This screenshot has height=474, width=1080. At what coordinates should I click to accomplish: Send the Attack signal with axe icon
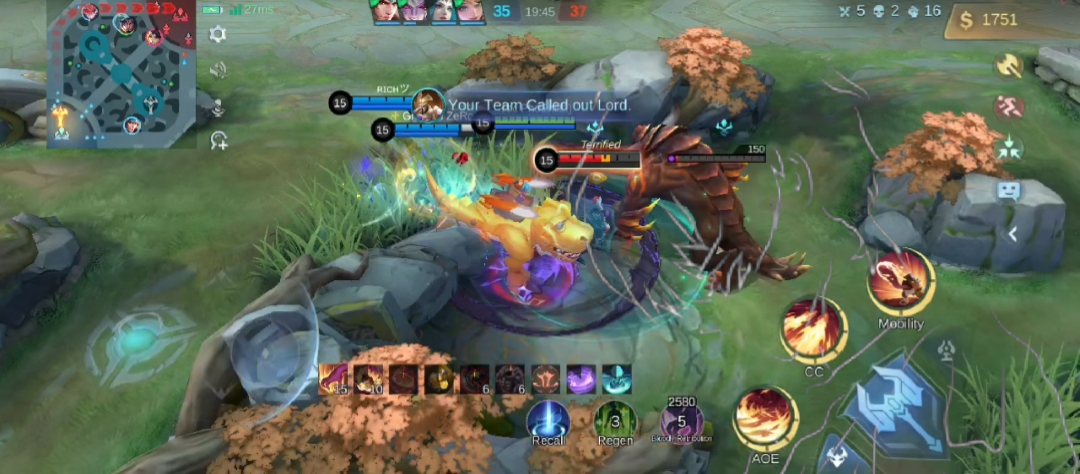coord(1008,66)
